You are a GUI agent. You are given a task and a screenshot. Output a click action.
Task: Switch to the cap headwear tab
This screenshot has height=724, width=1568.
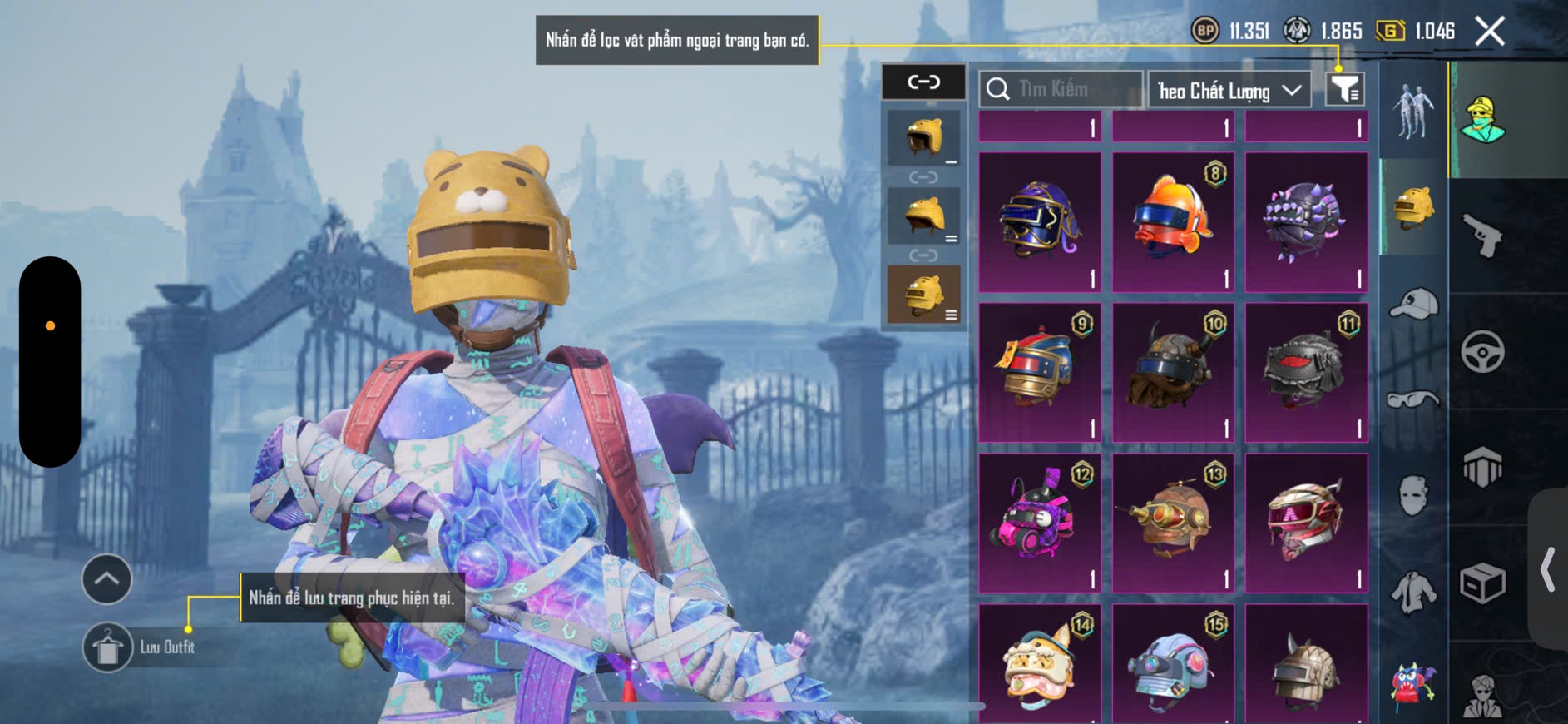[x=1413, y=304]
